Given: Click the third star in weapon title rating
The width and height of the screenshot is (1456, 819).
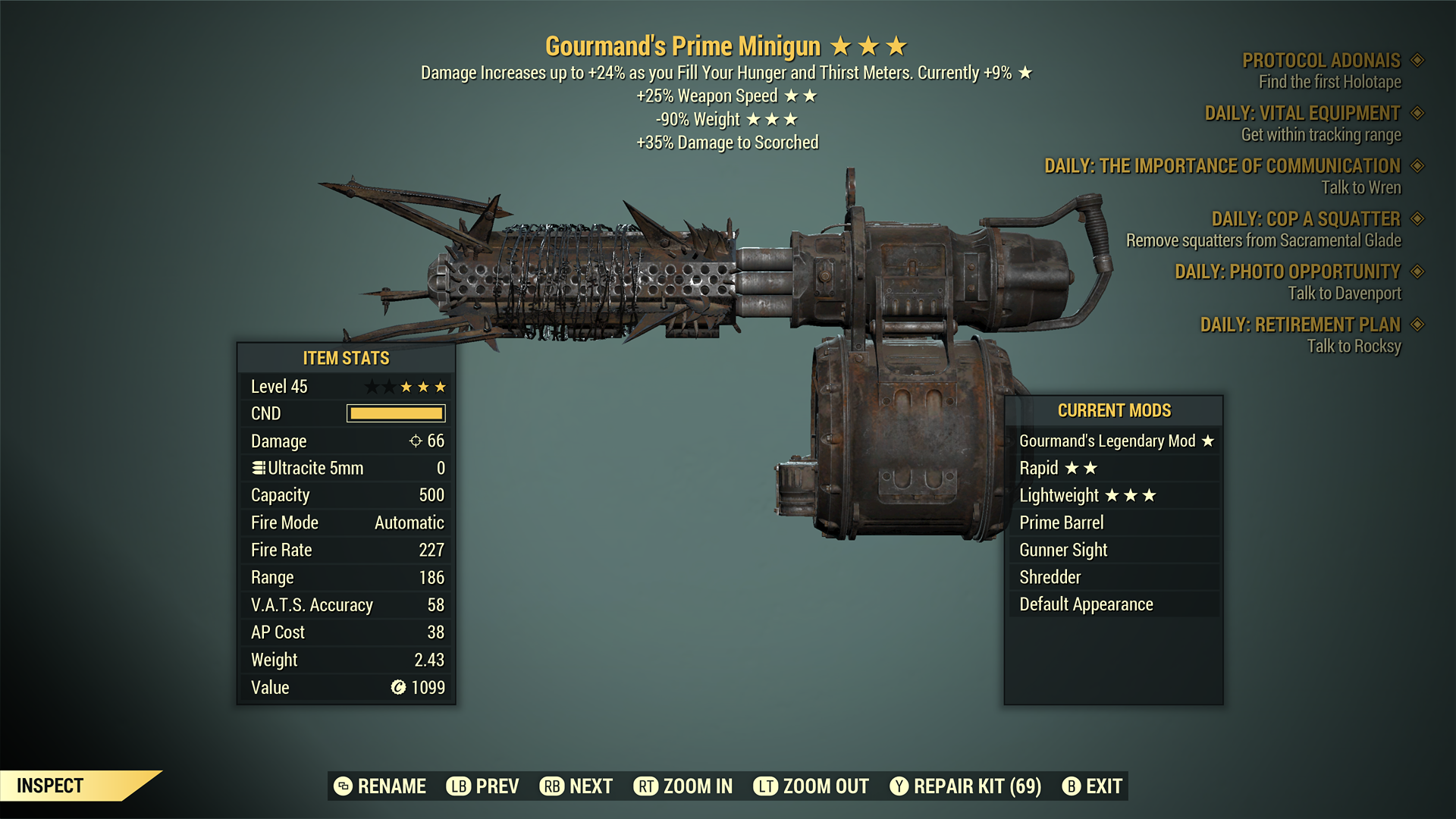Looking at the screenshot, I should pyautogui.click(x=895, y=45).
